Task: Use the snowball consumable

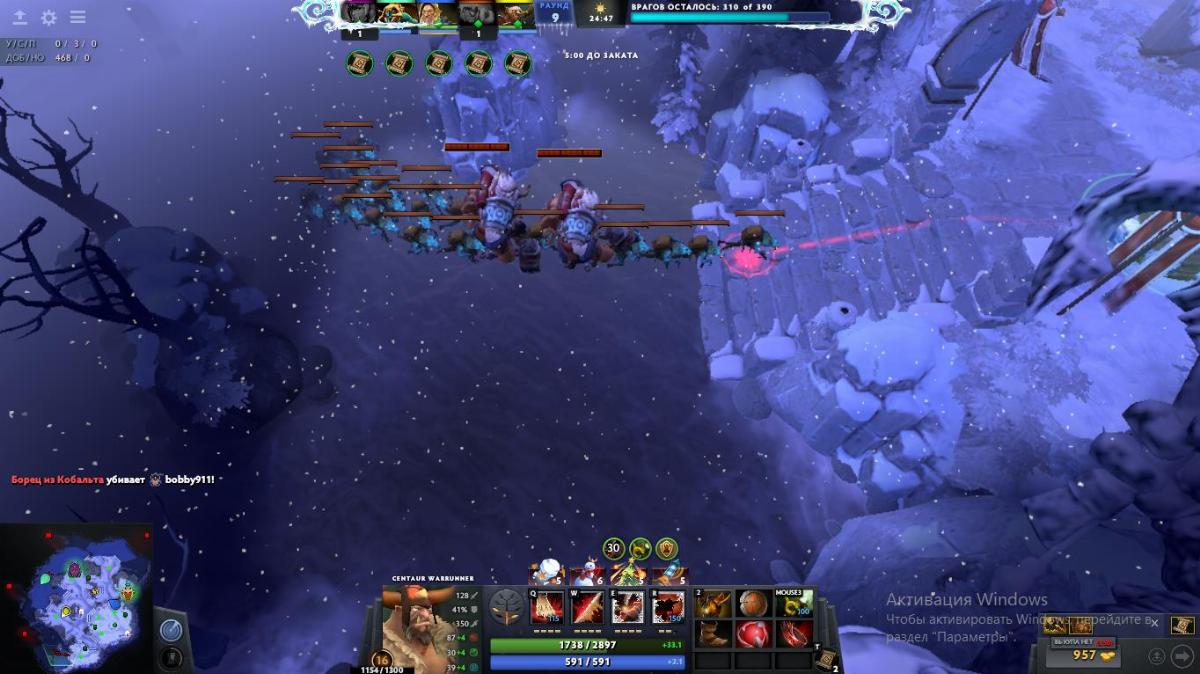Action: tap(547, 572)
